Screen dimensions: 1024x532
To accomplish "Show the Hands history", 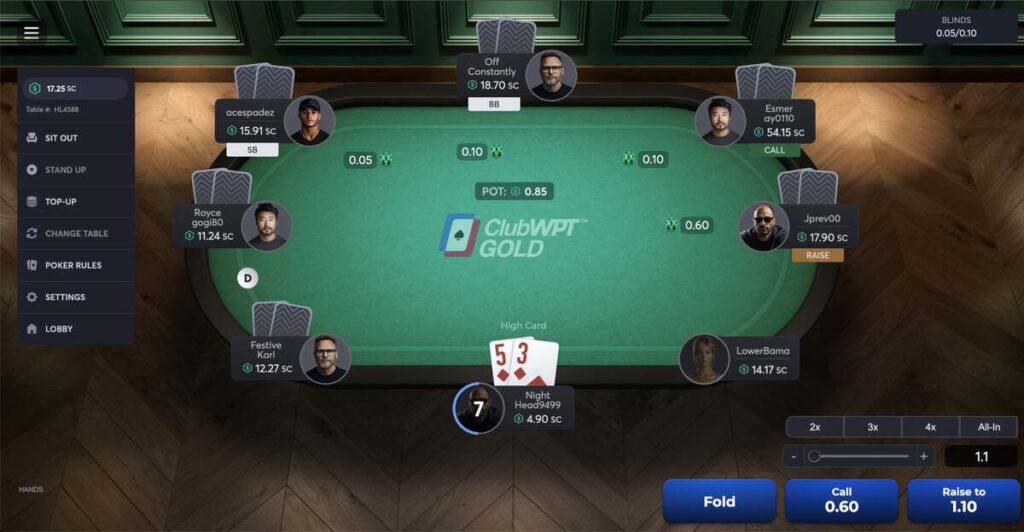I will coord(30,490).
